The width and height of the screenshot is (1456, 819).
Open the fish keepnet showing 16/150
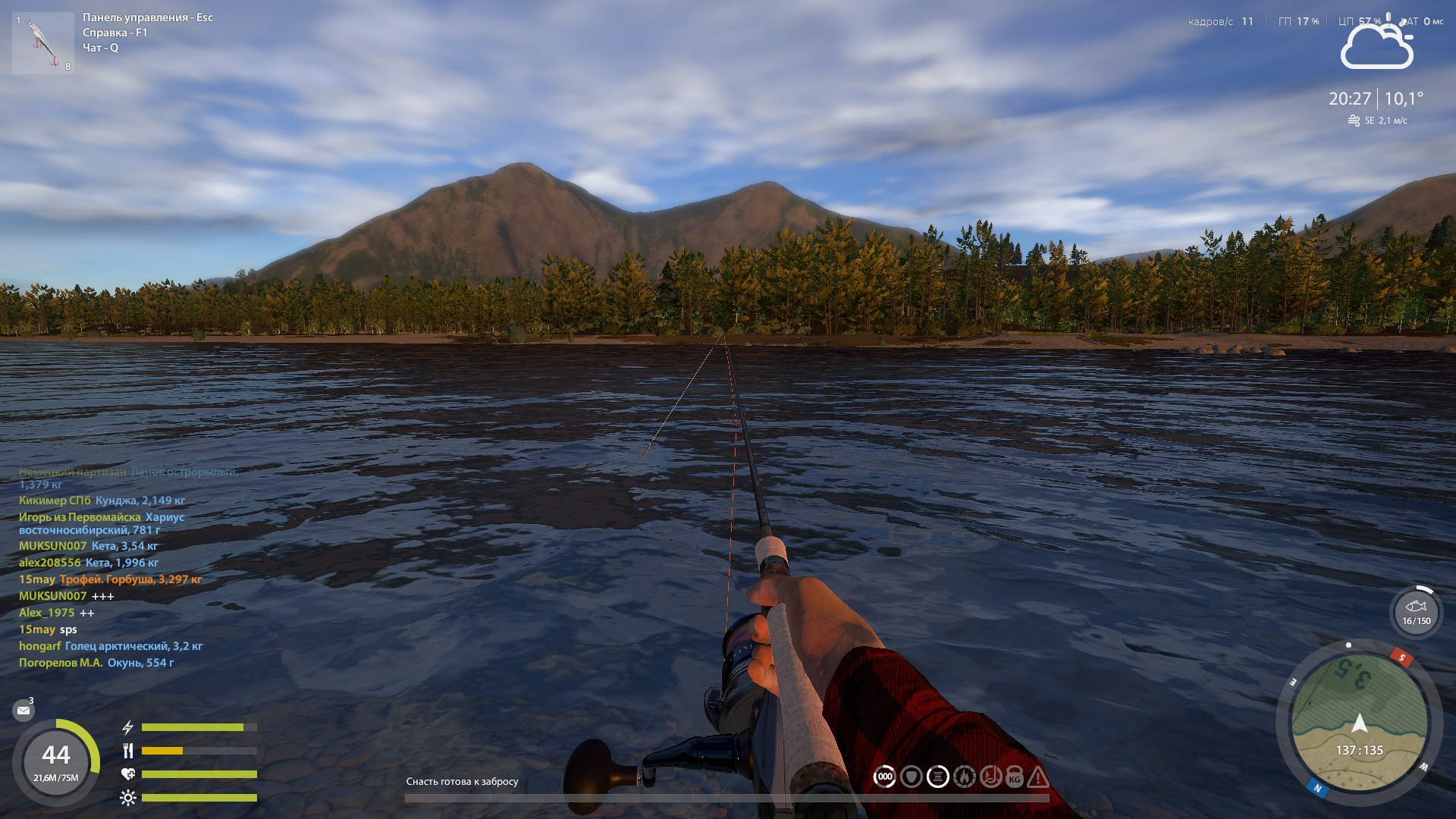pyautogui.click(x=1416, y=611)
